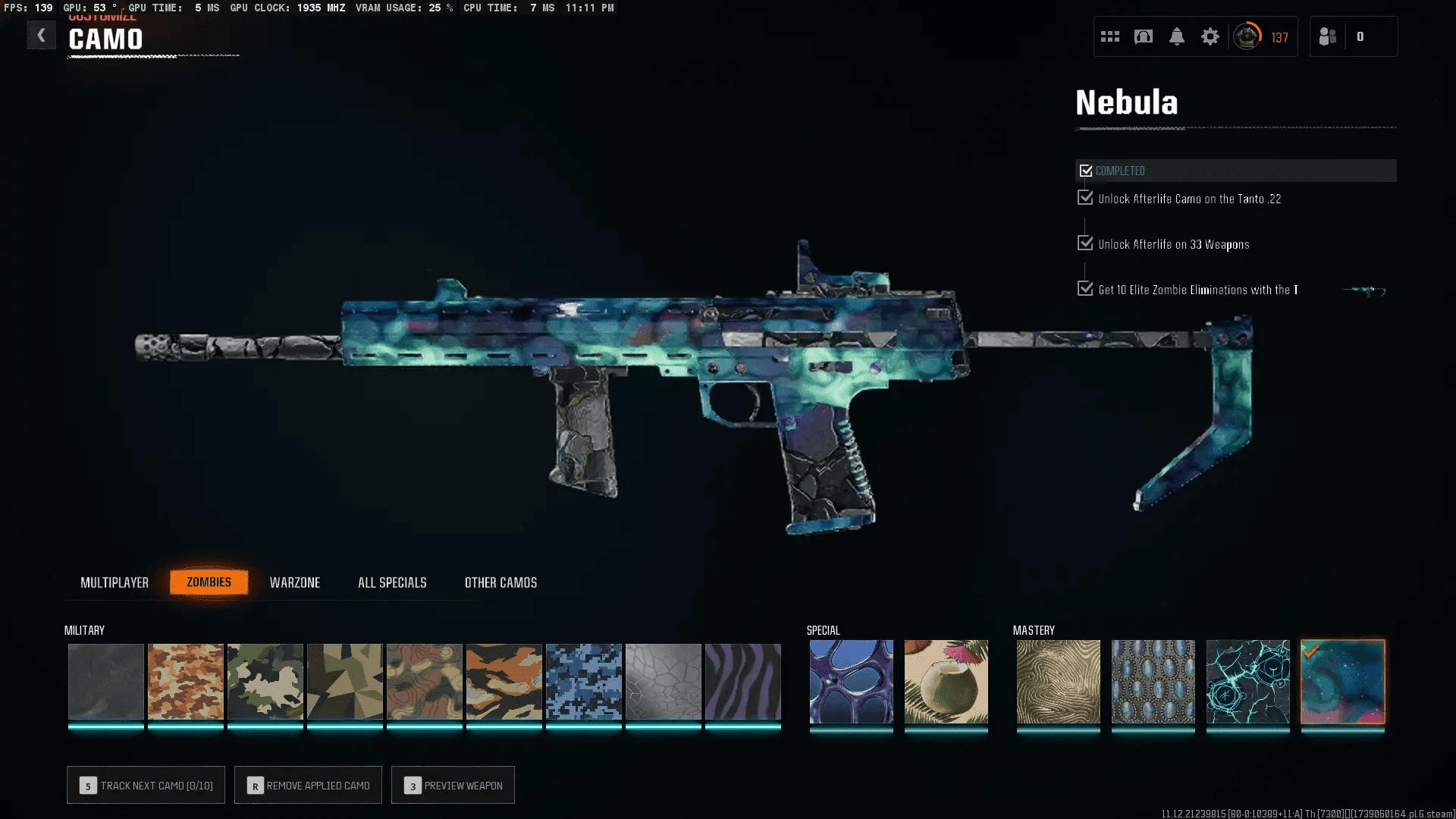Pick the blue digital pixel camo
The image size is (1456, 819).
583,681
